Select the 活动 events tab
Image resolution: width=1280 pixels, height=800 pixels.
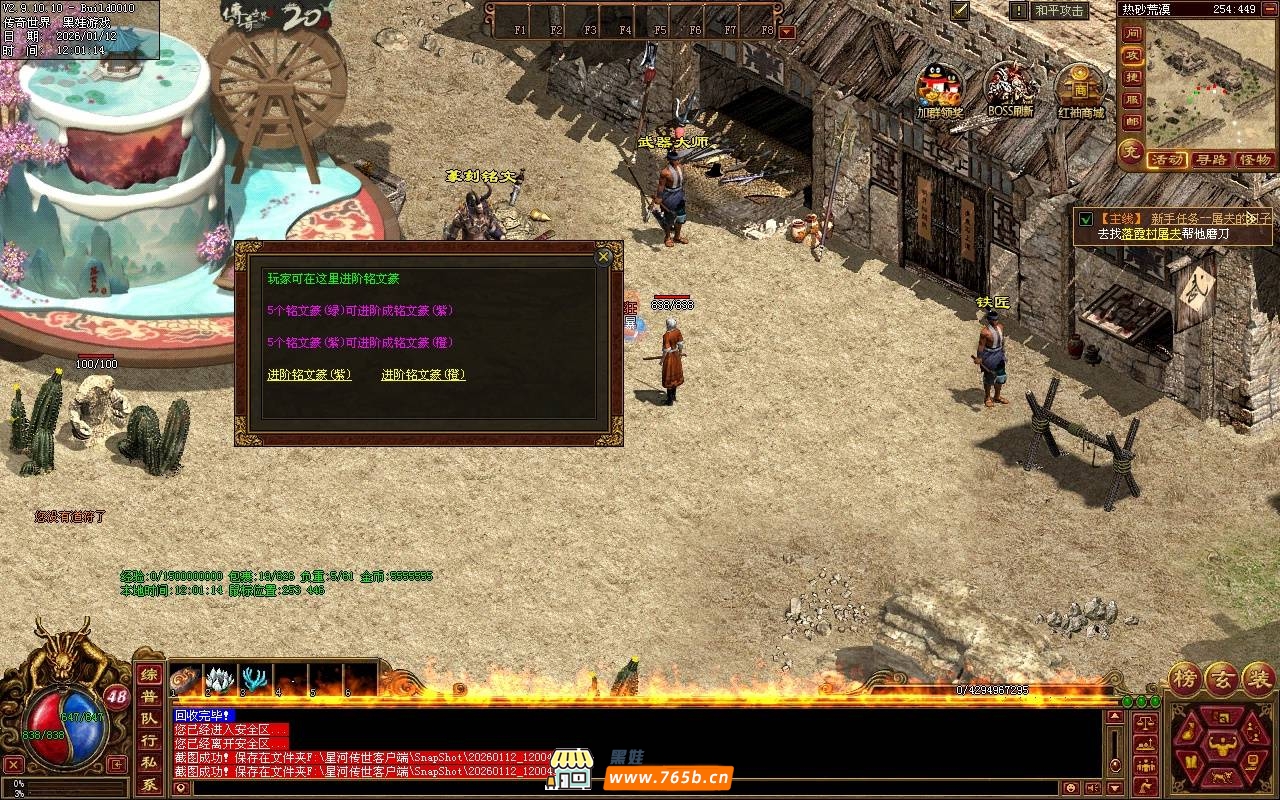1167,160
